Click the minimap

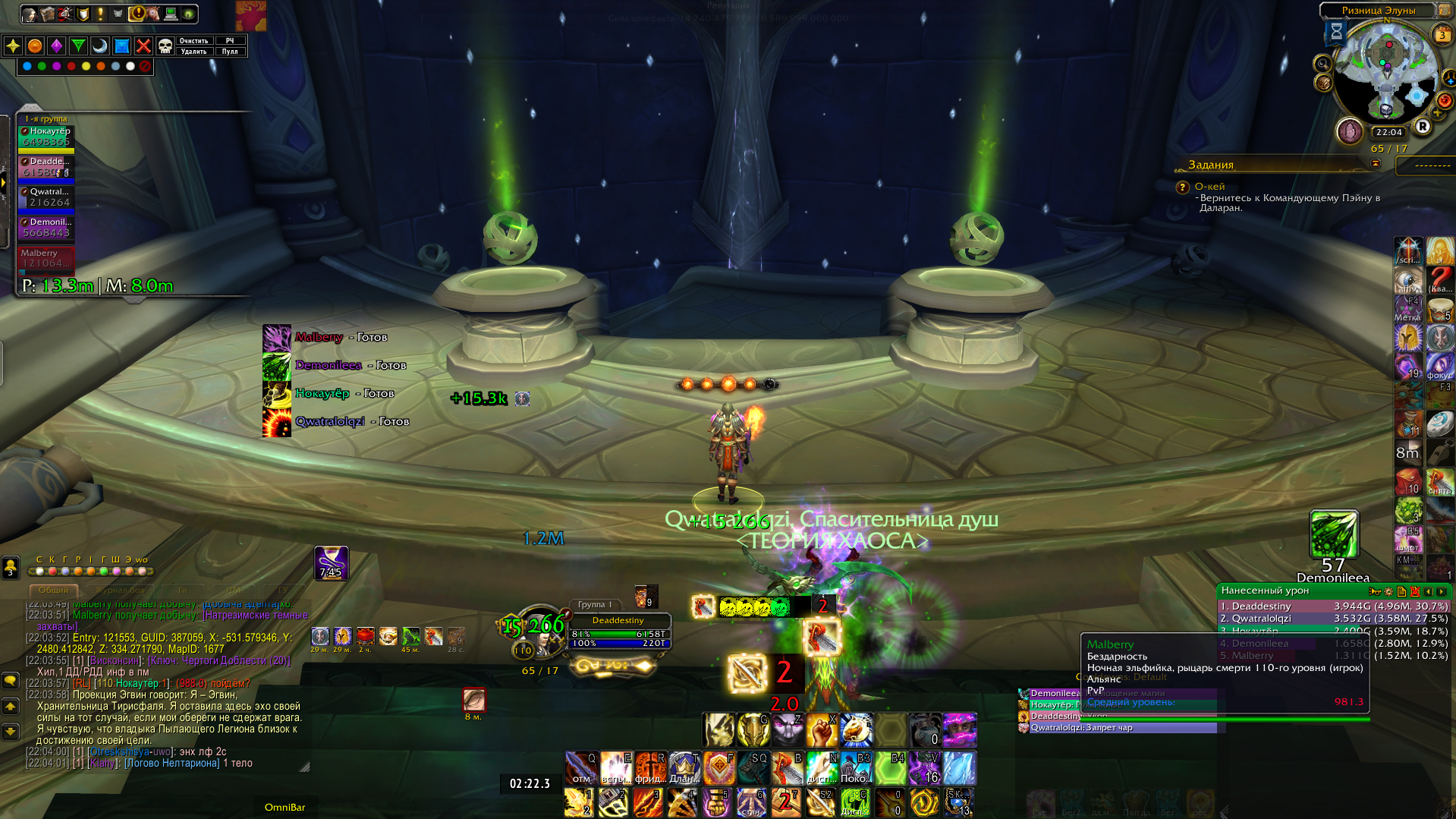[1386, 72]
